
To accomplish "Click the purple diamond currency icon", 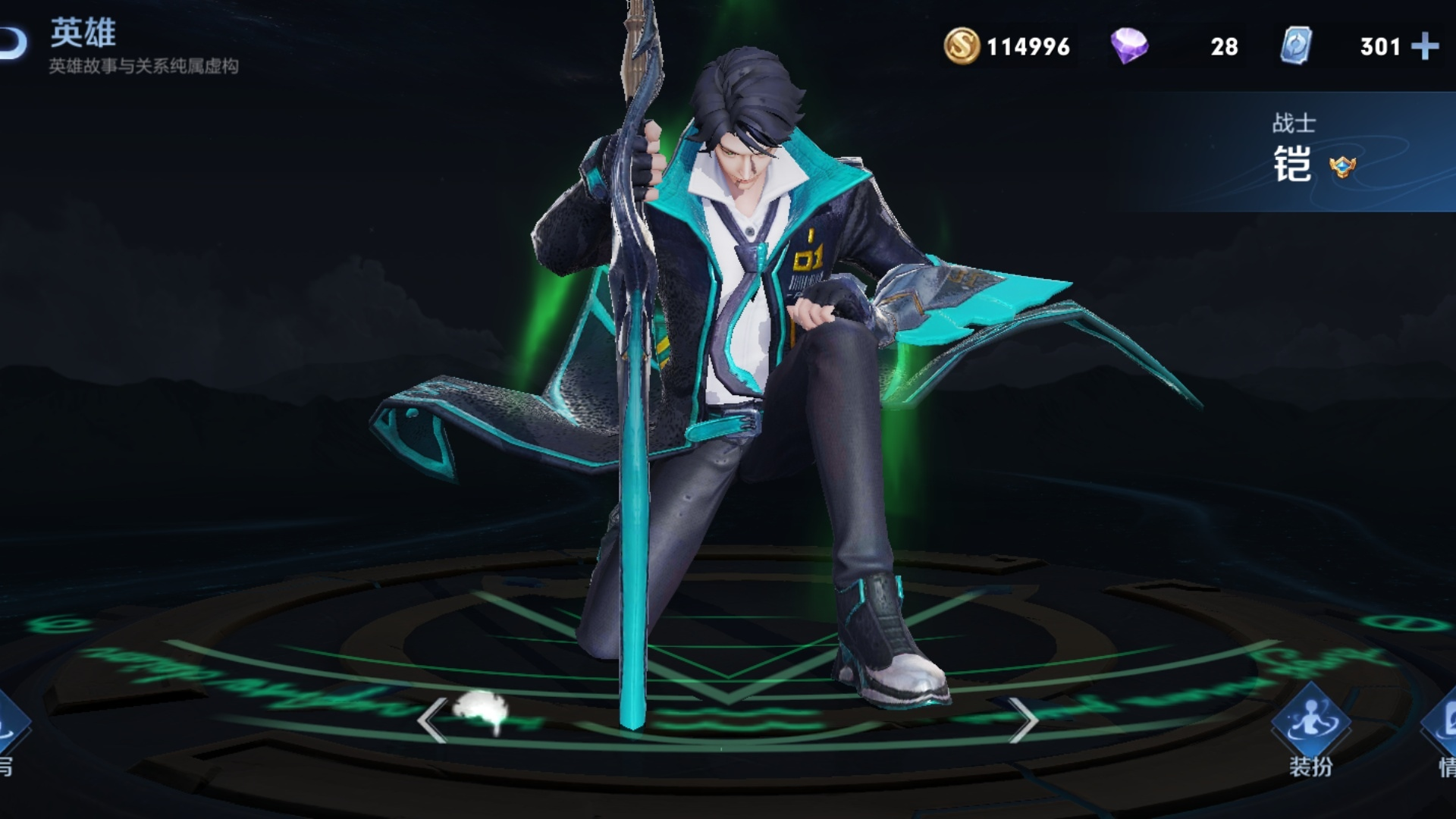I will point(1129,46).
